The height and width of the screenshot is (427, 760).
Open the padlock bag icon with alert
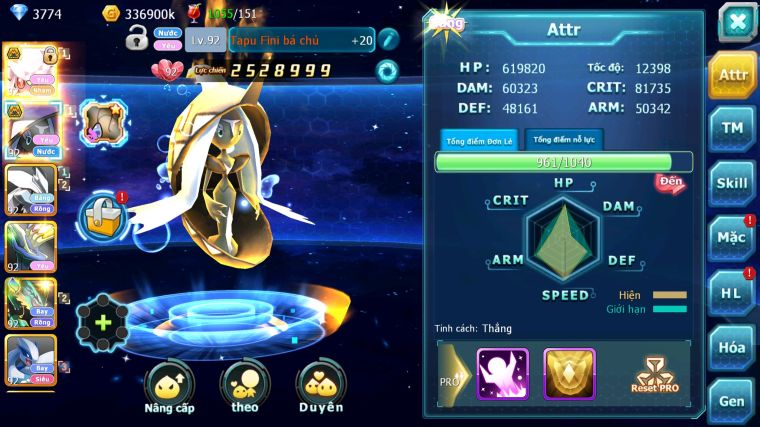pyautogui.click(x=103, y=215)
